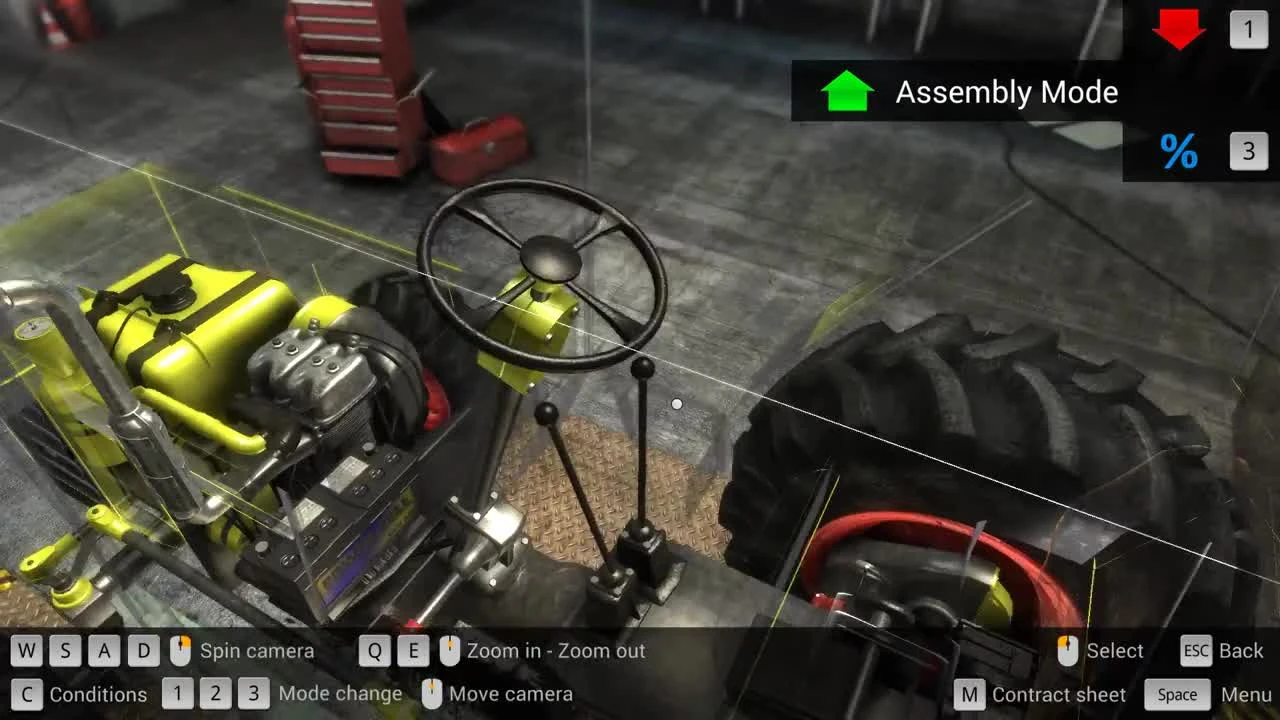
Task: Click the Back label near ESC
Action: (1243, 651)
